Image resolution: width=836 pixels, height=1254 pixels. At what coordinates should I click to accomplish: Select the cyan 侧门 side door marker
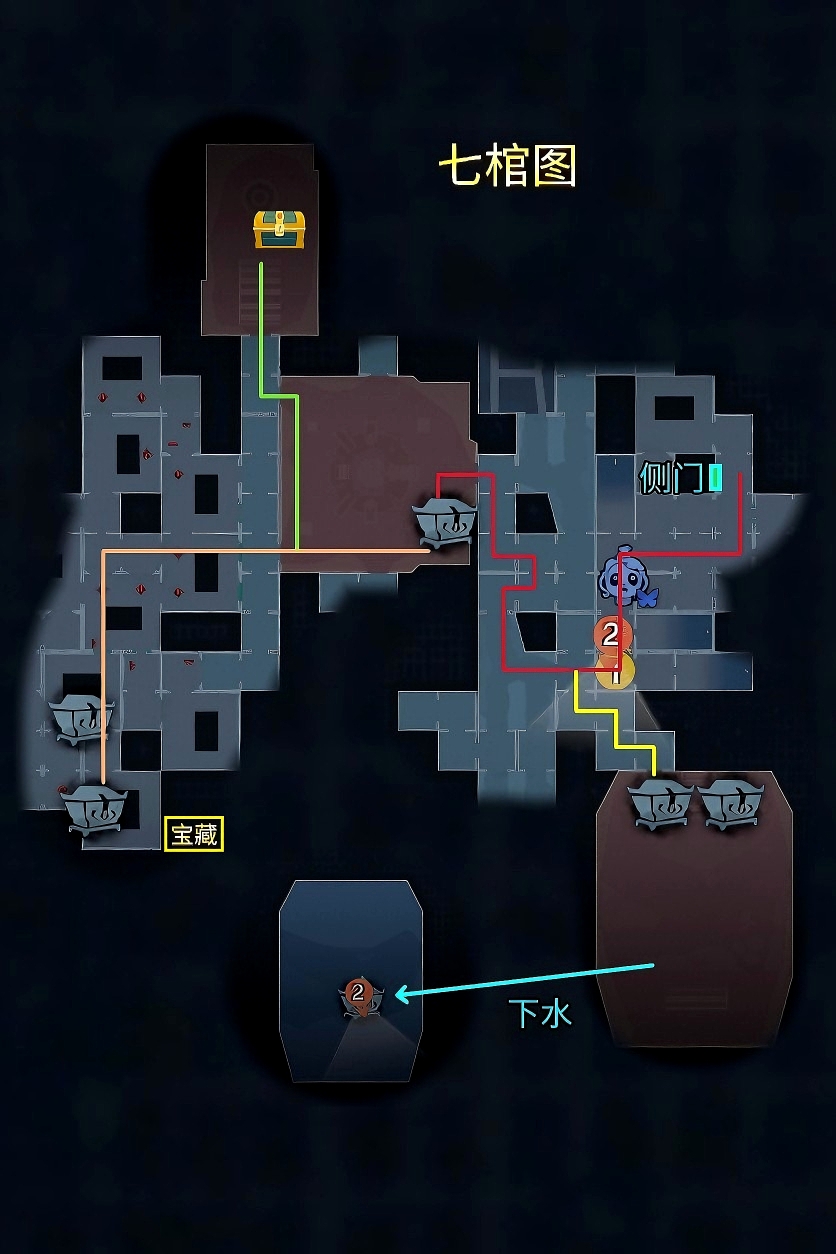(715, 478)
